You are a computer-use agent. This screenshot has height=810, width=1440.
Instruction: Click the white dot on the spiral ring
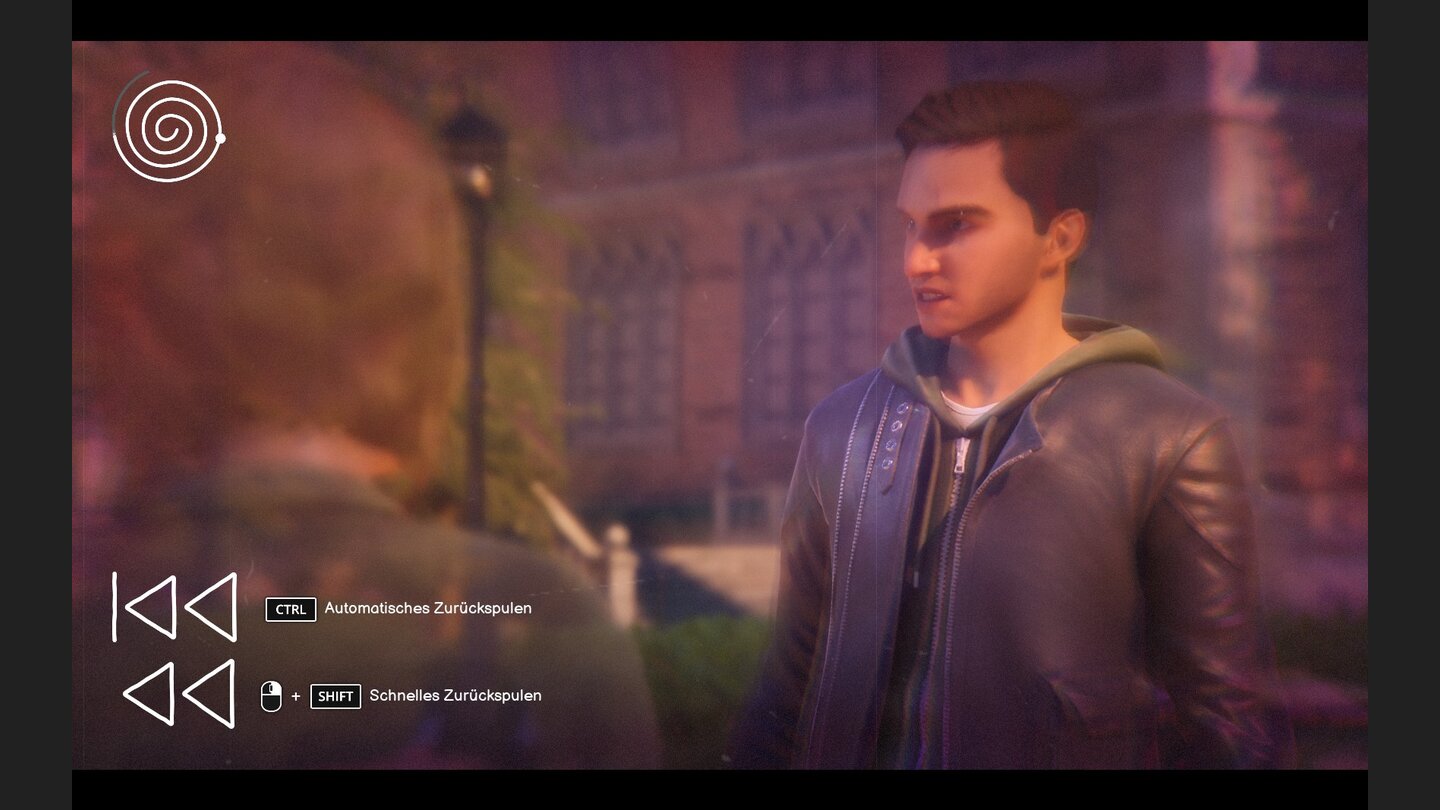[x=220, y=137]
